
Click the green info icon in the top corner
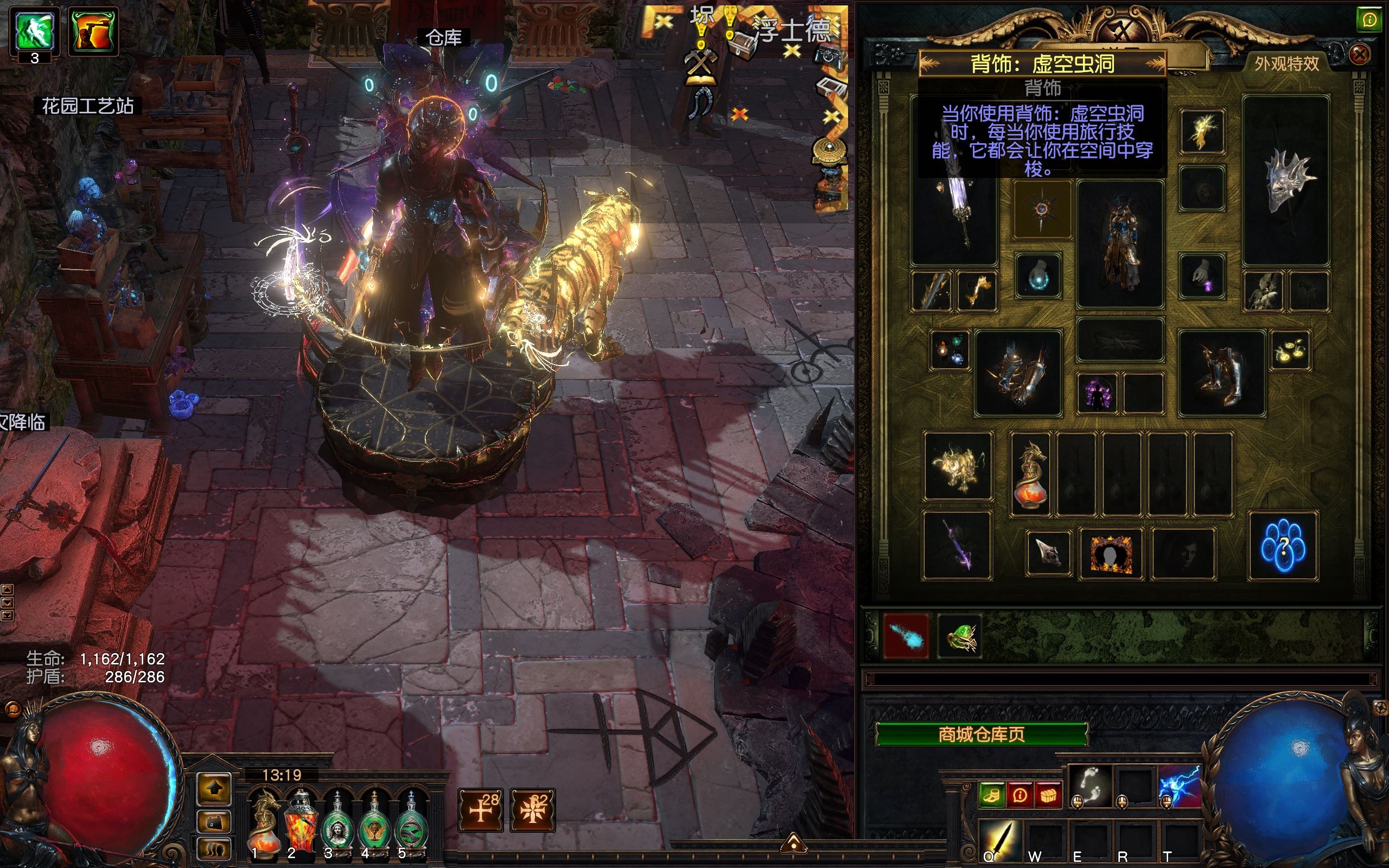pyautogui.click(x=1369, y=21)
